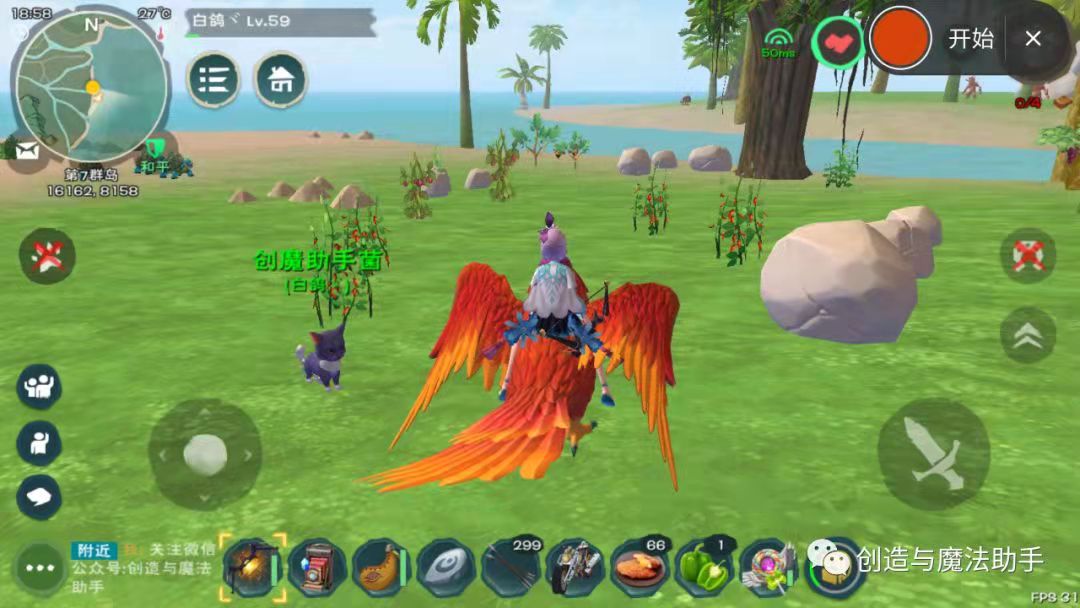The width and height of the screenshot is (1080, 608).
Task: Tap the single character pose icon
Action: (39, 443)
